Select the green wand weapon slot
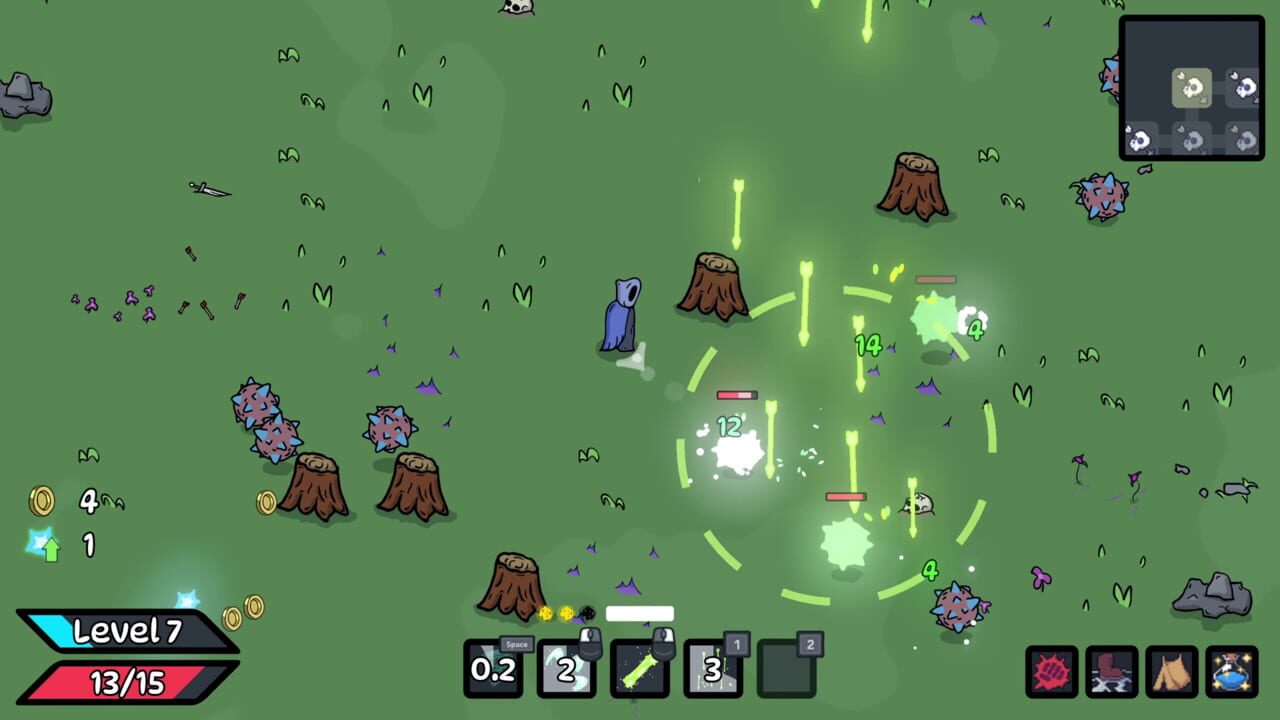Image resolution: width=1280 pixels, height=720 pixels. click(640, 669)
